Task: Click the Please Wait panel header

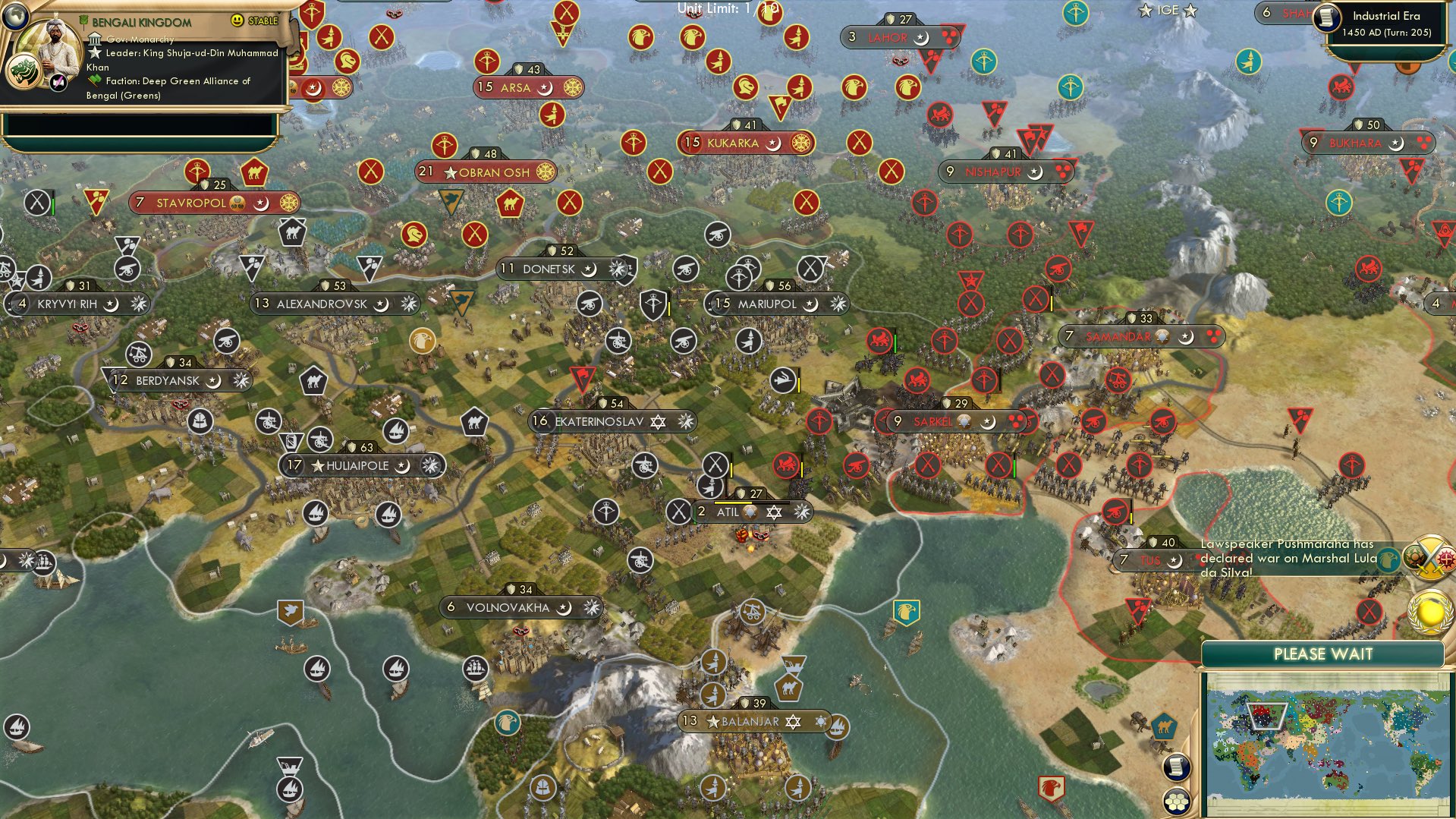Action: pyautogui.click(x=1325, y=653)
